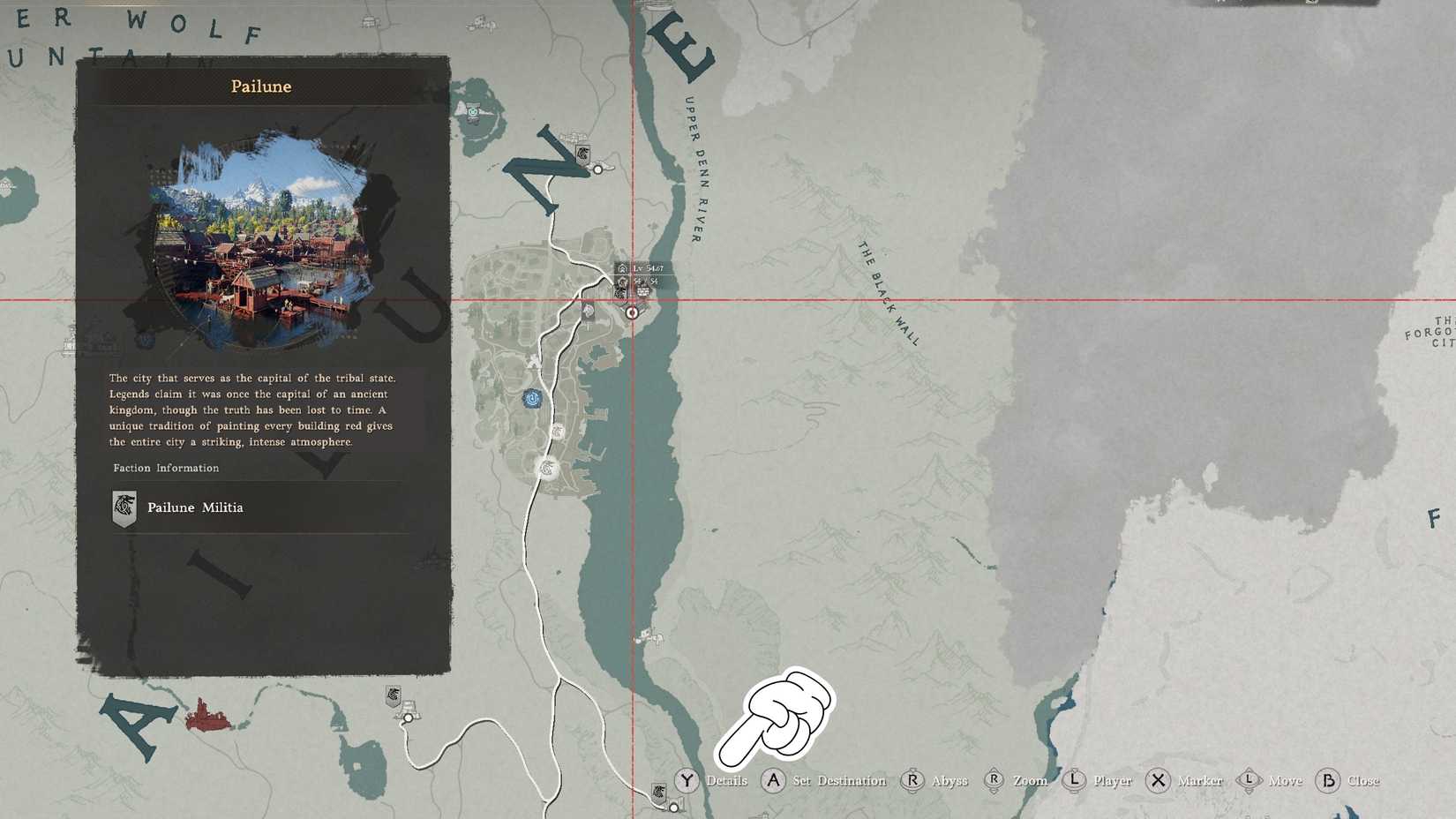Click the red player position marker near Pailune

(x=631, y=312)
